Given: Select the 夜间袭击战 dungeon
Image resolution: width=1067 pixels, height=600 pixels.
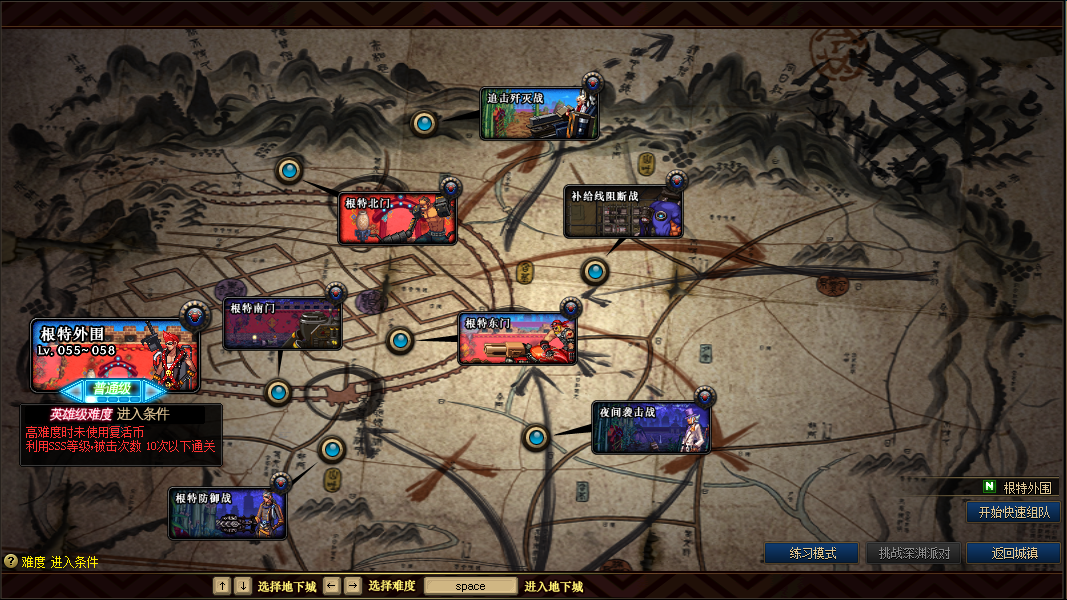Looking at the screenshot, I should [x=651, y=428].
